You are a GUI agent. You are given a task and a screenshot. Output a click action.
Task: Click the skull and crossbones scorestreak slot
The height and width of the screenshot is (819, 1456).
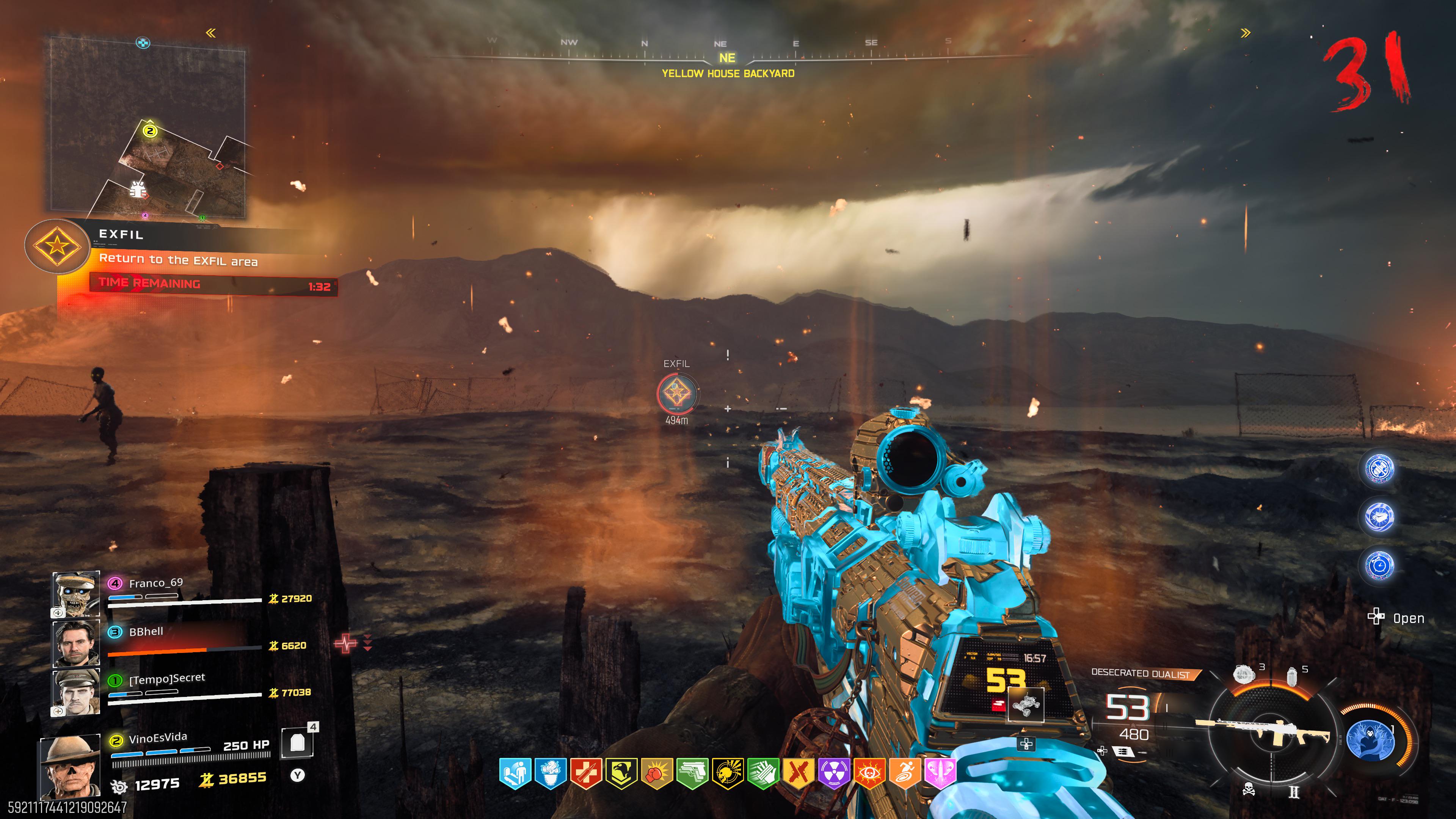(1249, 789)
